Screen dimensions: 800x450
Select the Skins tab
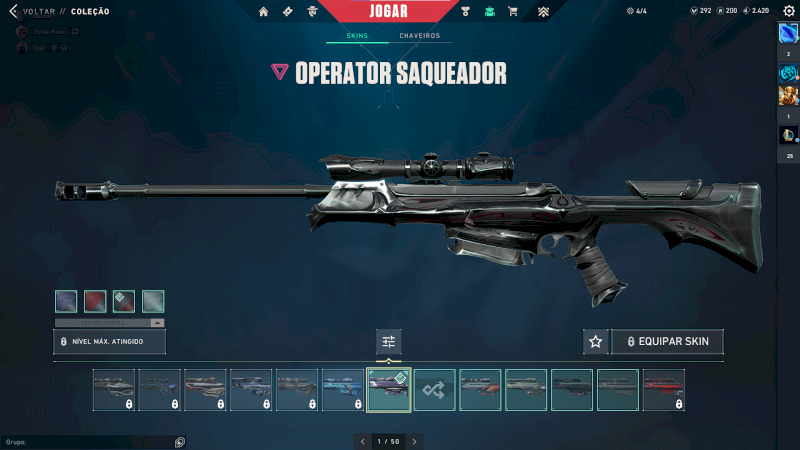(x=357, y=36)
